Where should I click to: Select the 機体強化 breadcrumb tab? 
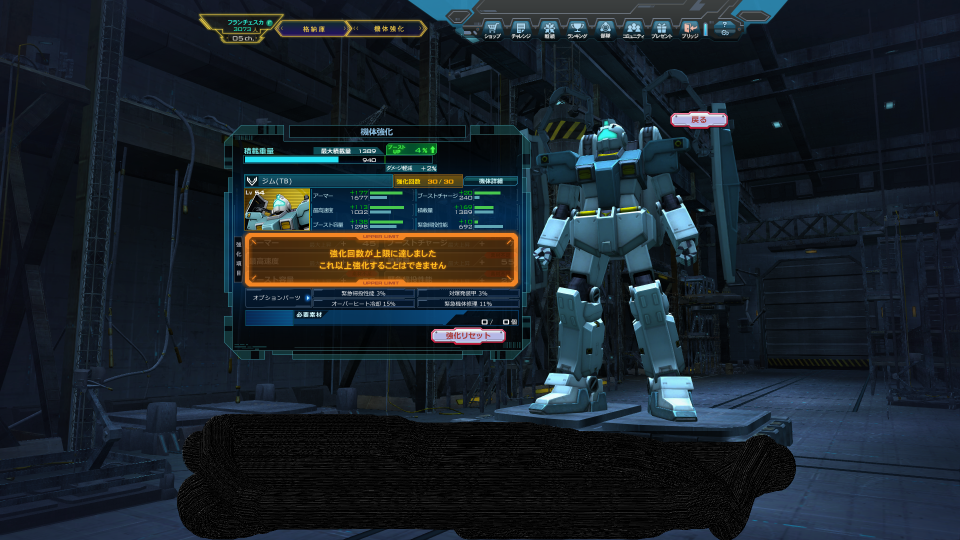[x=388, y=29]
